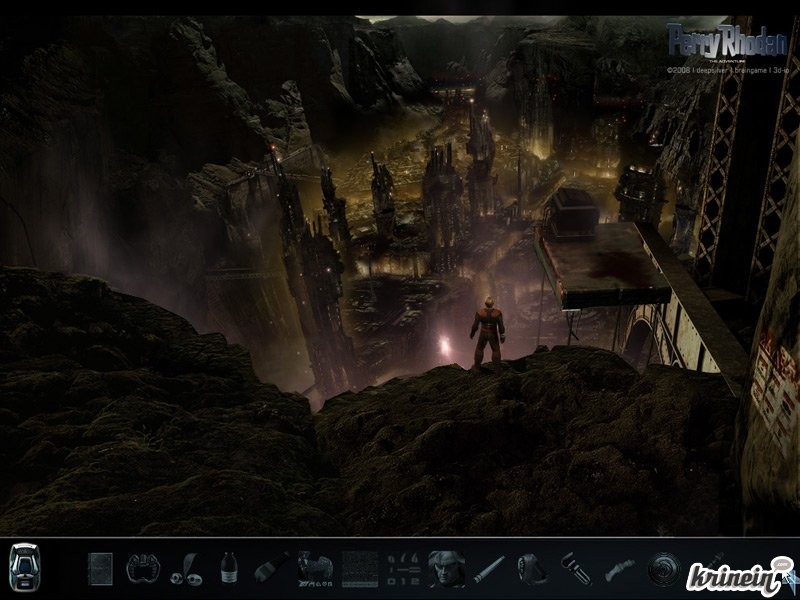Select the dark book in the inventory

point(100,568)
